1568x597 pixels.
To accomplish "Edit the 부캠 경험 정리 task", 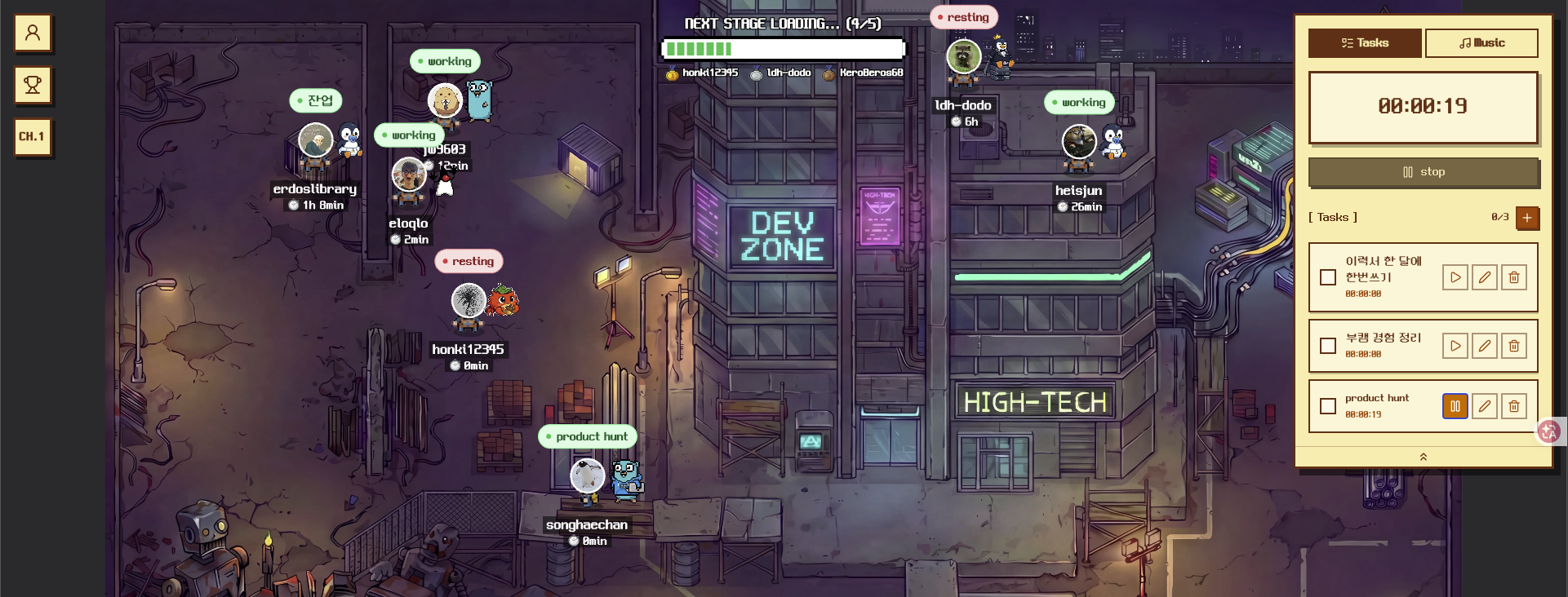I will [1485, 346].
